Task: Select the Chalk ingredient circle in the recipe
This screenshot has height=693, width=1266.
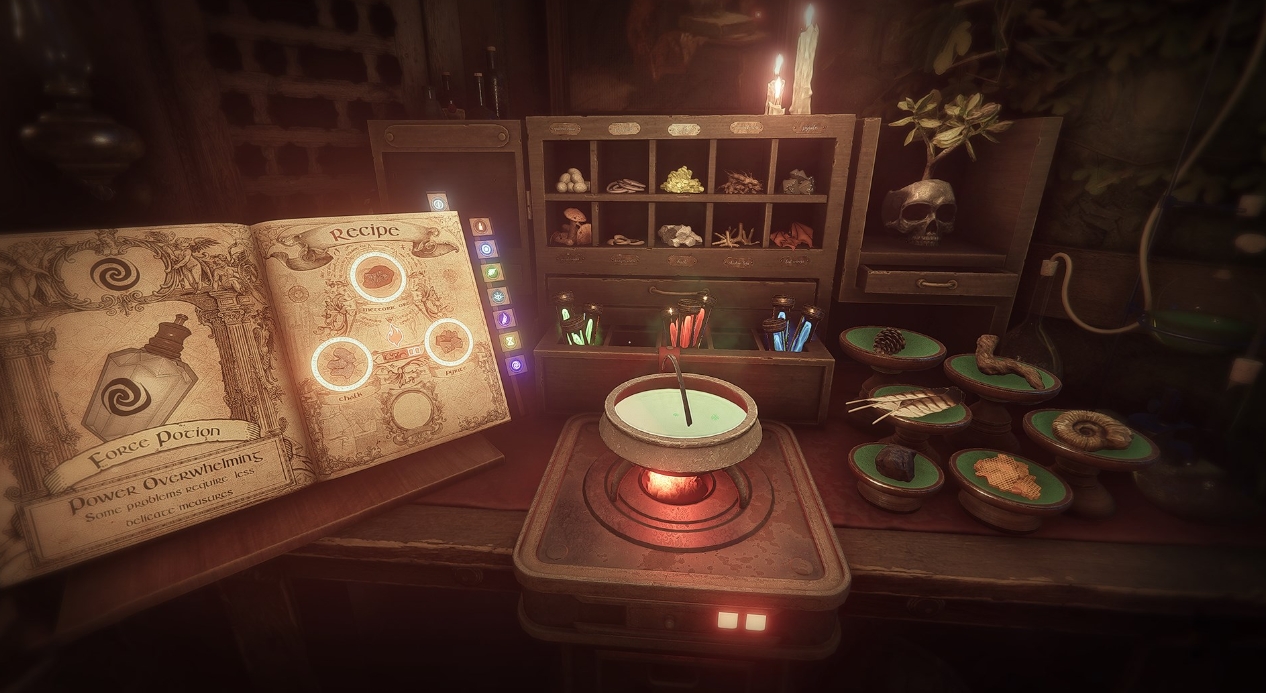Action: [342, 361]
